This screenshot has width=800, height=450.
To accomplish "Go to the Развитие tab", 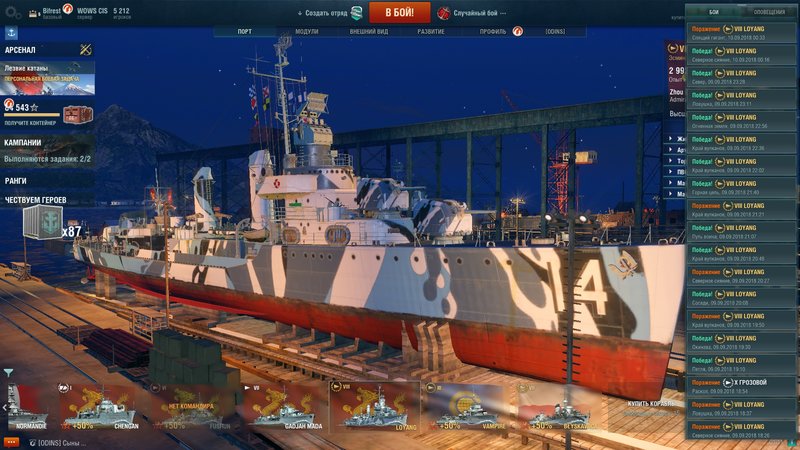I will [x=431, y=31].
